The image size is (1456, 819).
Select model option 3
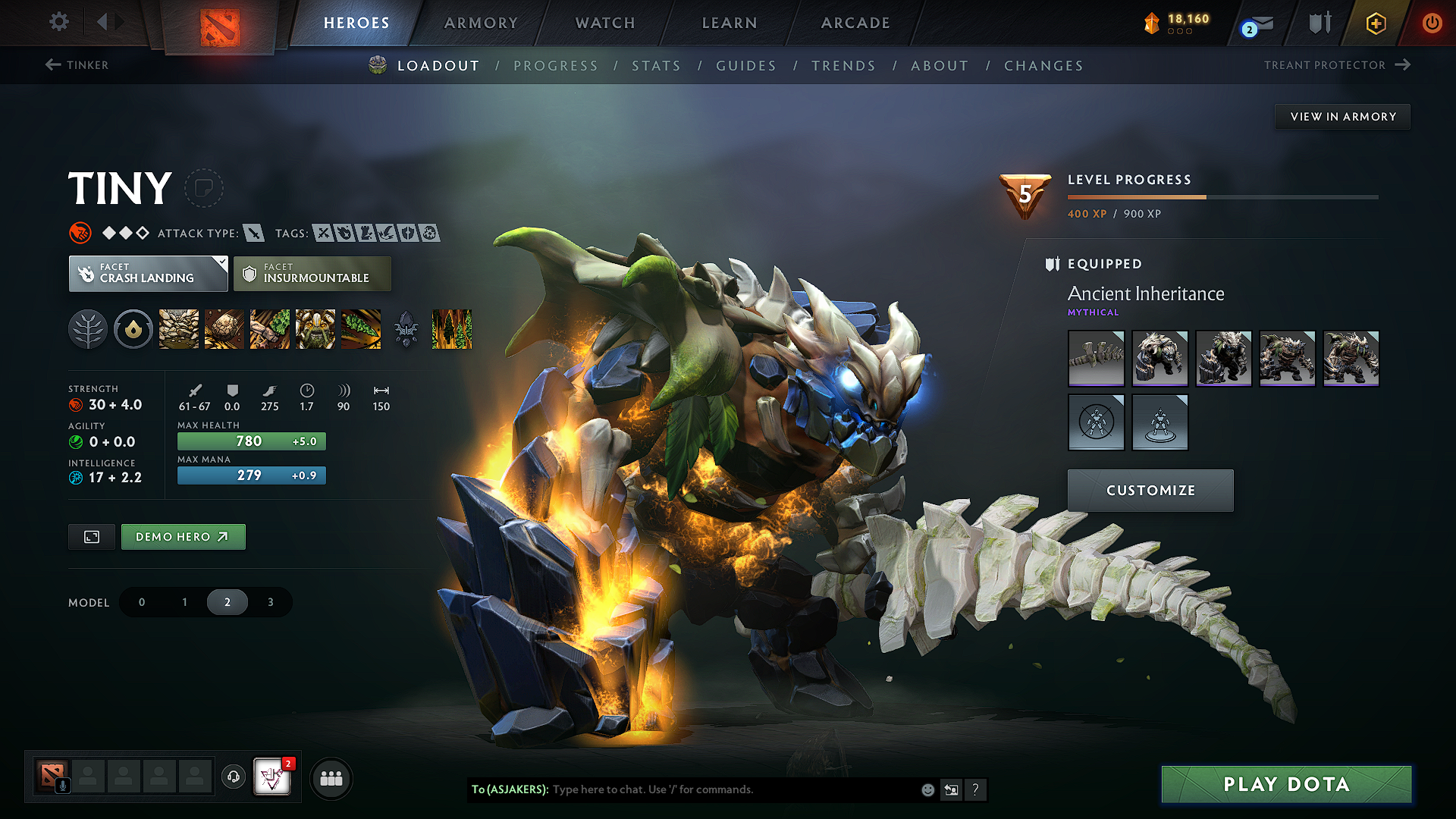tap(270, 602)
